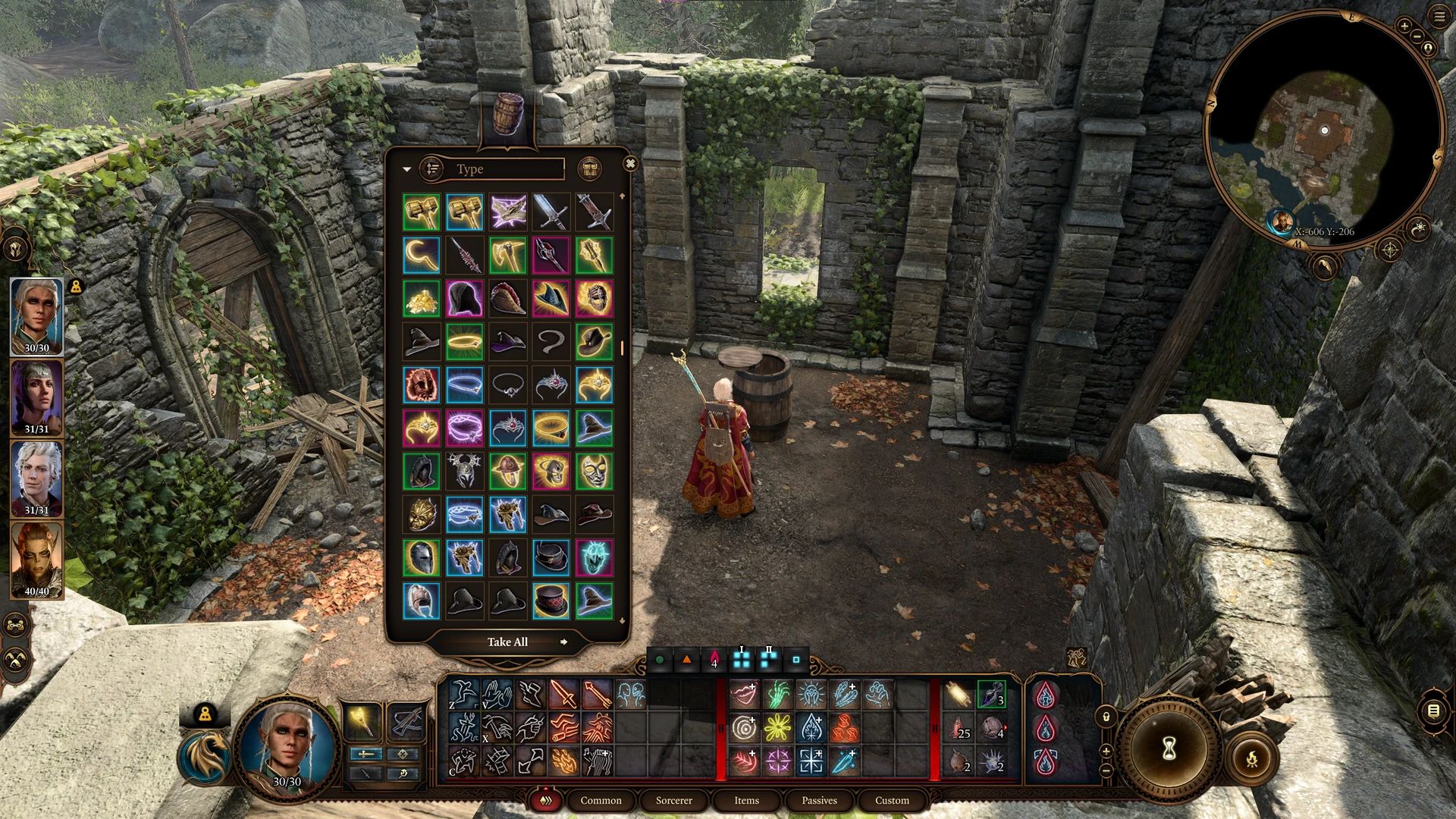Screen dimensions: 1456x819
Task: Take the pile of gold item
Action: pos(422,300)
